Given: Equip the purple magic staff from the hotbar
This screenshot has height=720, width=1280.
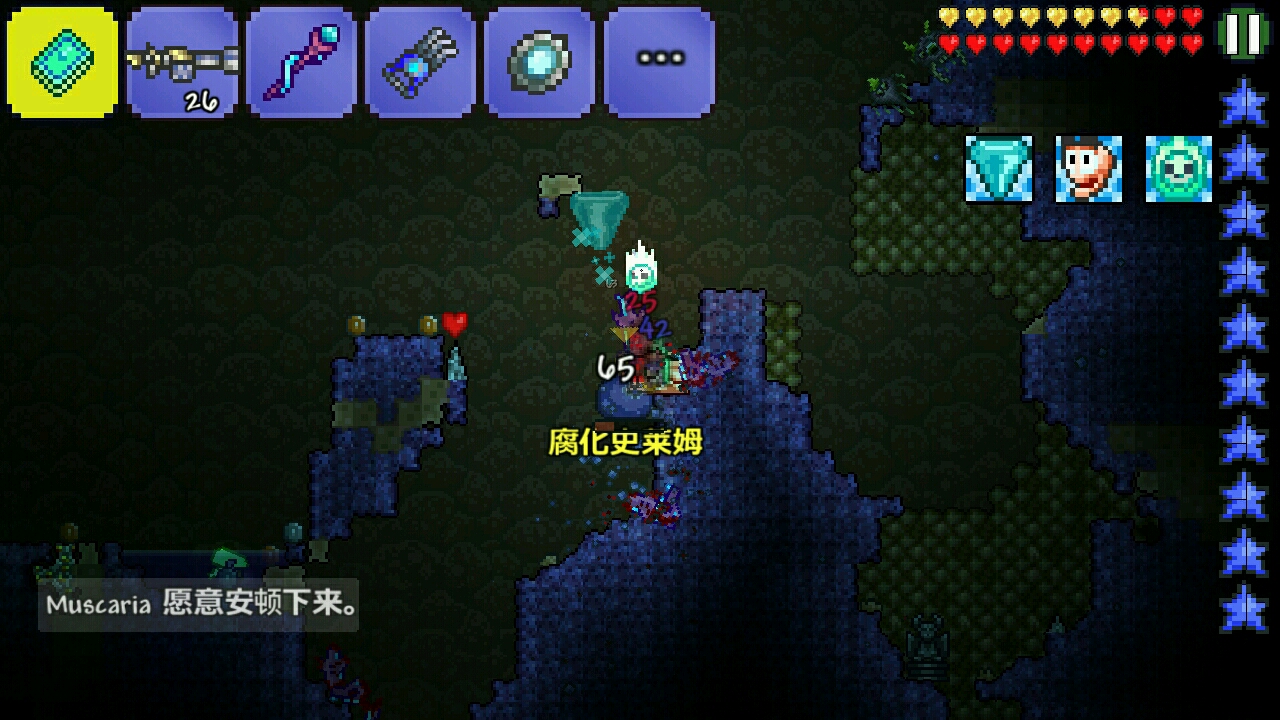Looking at the screenshot, I should (302, 62).
